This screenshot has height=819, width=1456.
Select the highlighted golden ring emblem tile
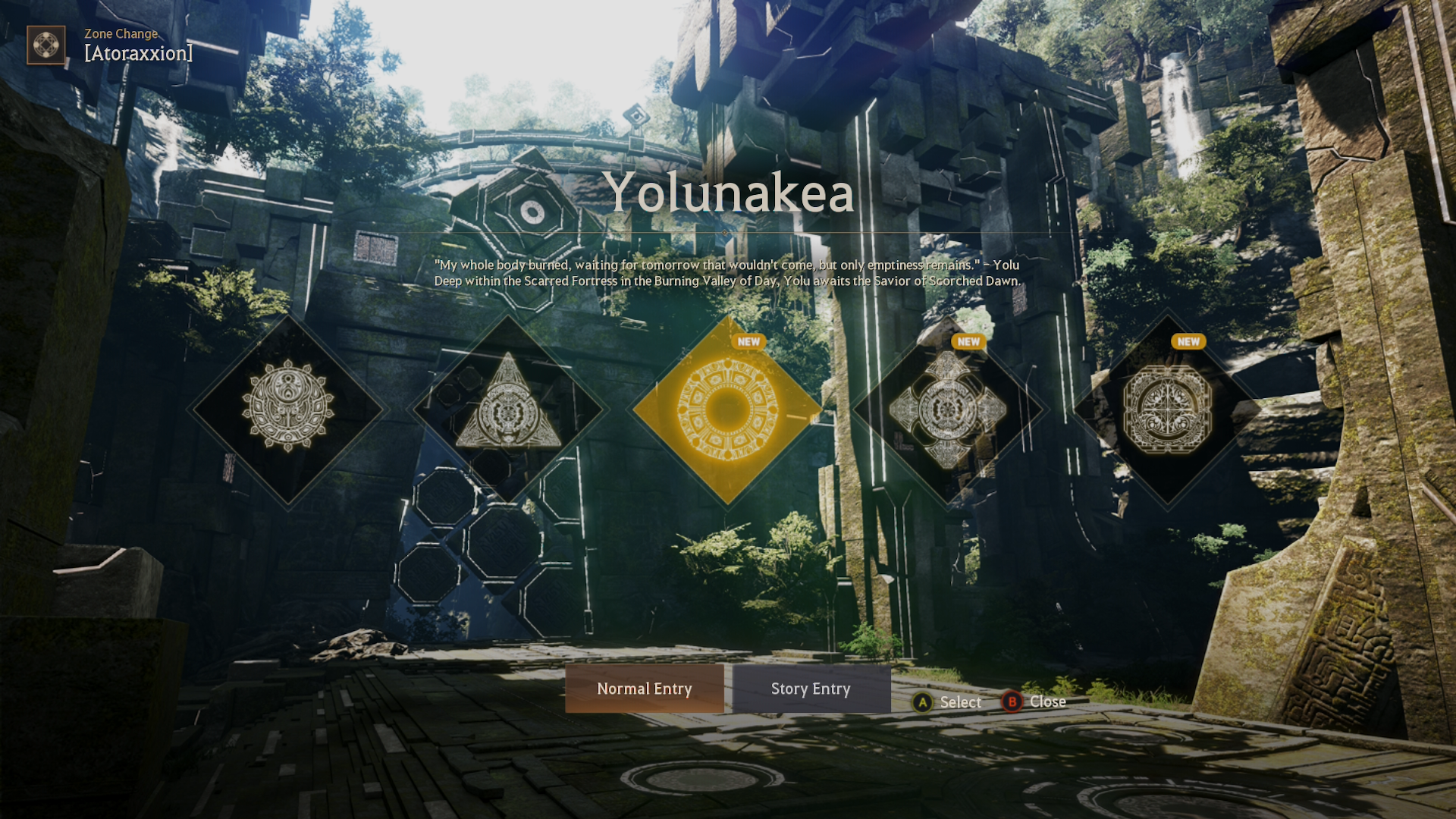click(x=727, y=409)
